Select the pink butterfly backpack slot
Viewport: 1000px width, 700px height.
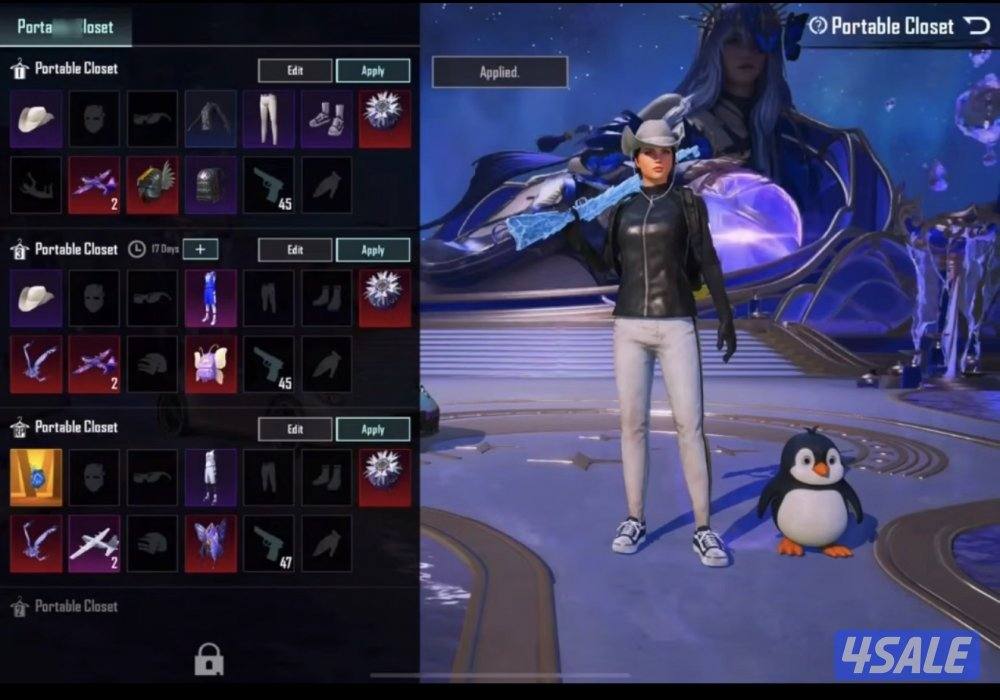tap(211, 364)
